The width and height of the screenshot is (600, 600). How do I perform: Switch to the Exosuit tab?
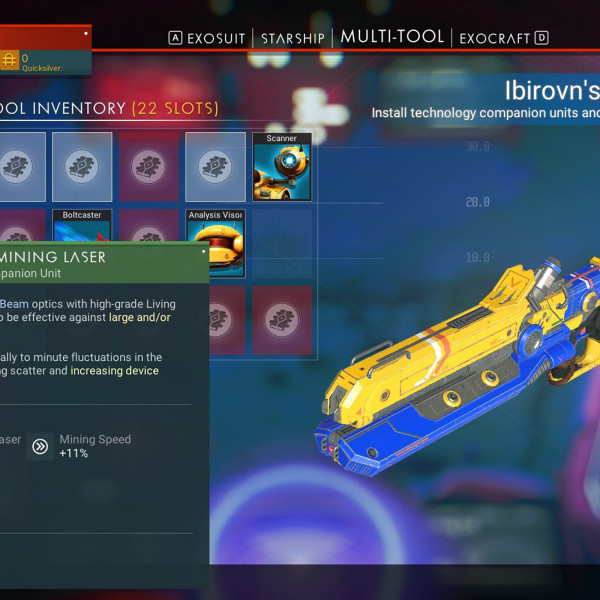coord(216,38)
